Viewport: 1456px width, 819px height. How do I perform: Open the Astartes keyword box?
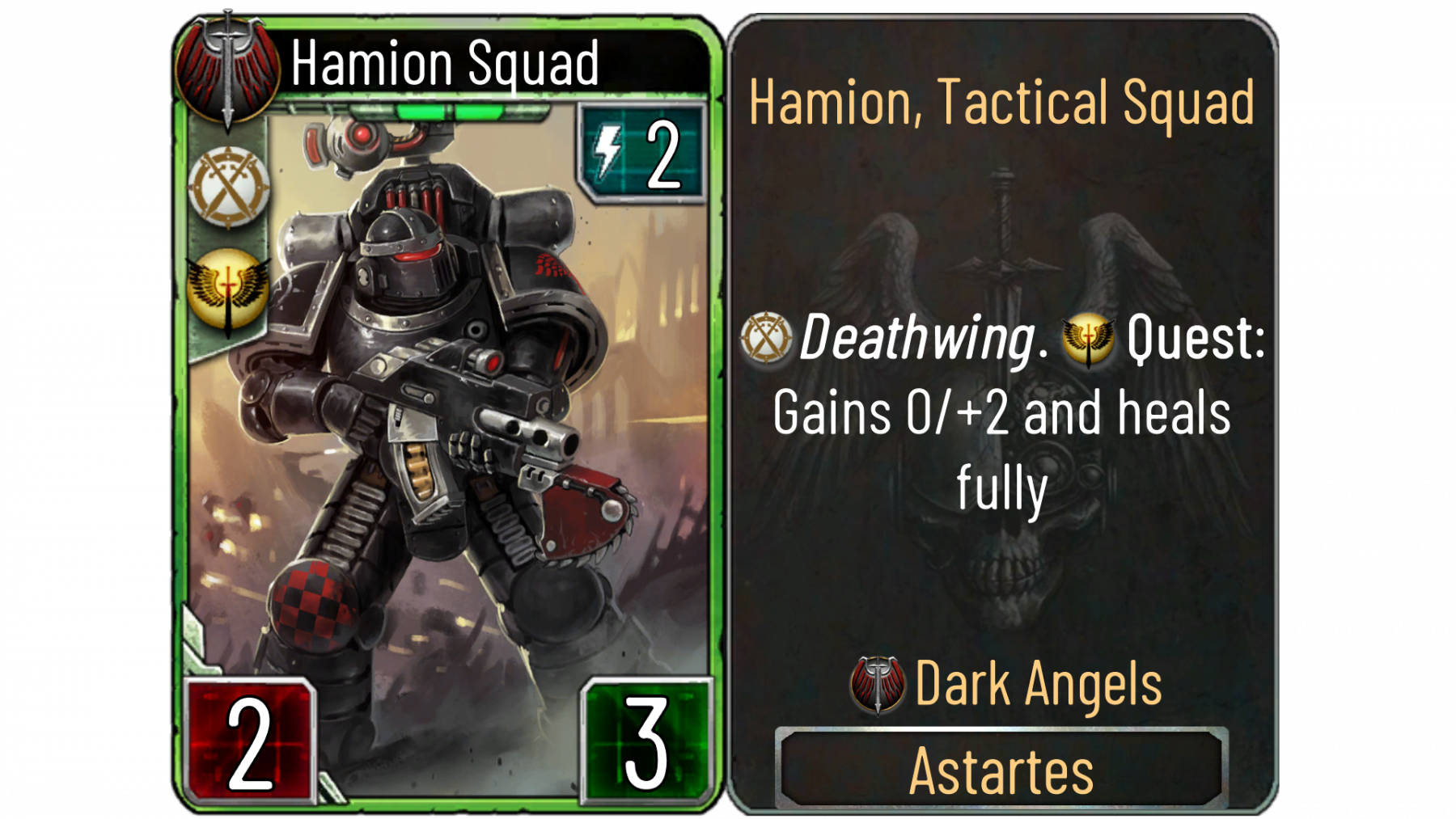coord(1001,770)
